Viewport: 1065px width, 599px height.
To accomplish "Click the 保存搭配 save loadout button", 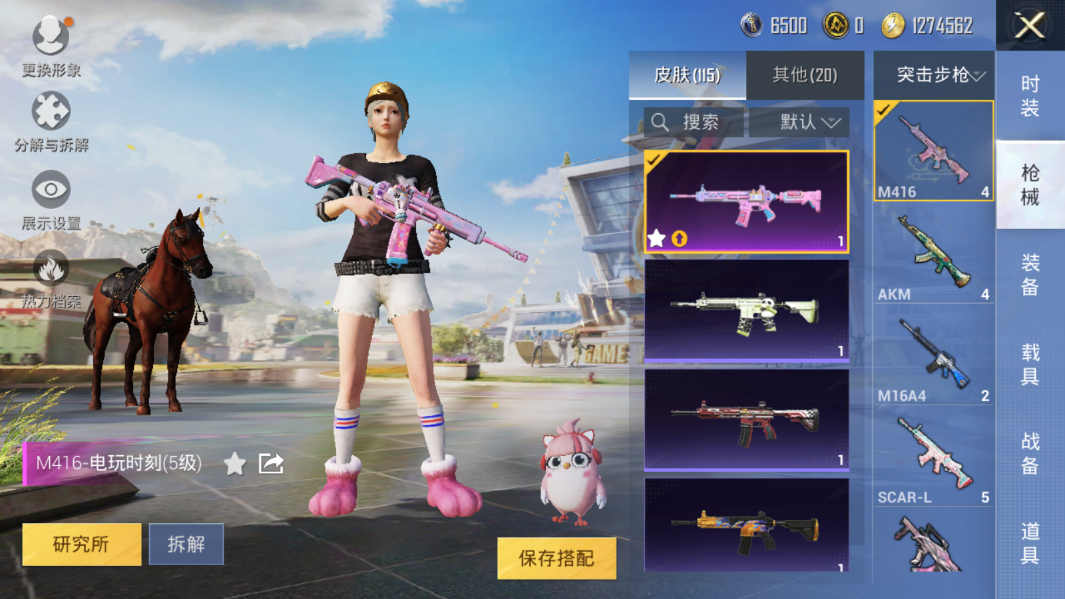I will 556,559.
